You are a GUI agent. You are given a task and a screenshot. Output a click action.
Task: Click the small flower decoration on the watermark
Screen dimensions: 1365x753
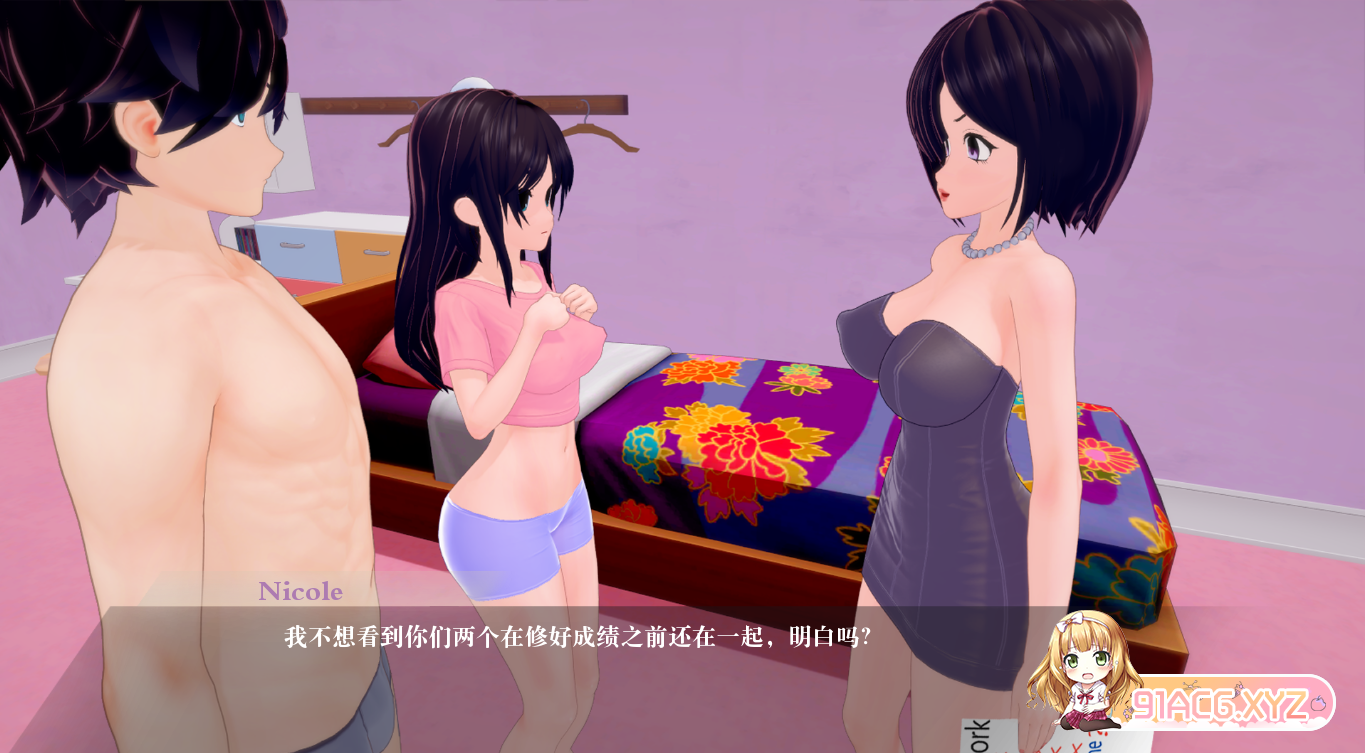1129,711
